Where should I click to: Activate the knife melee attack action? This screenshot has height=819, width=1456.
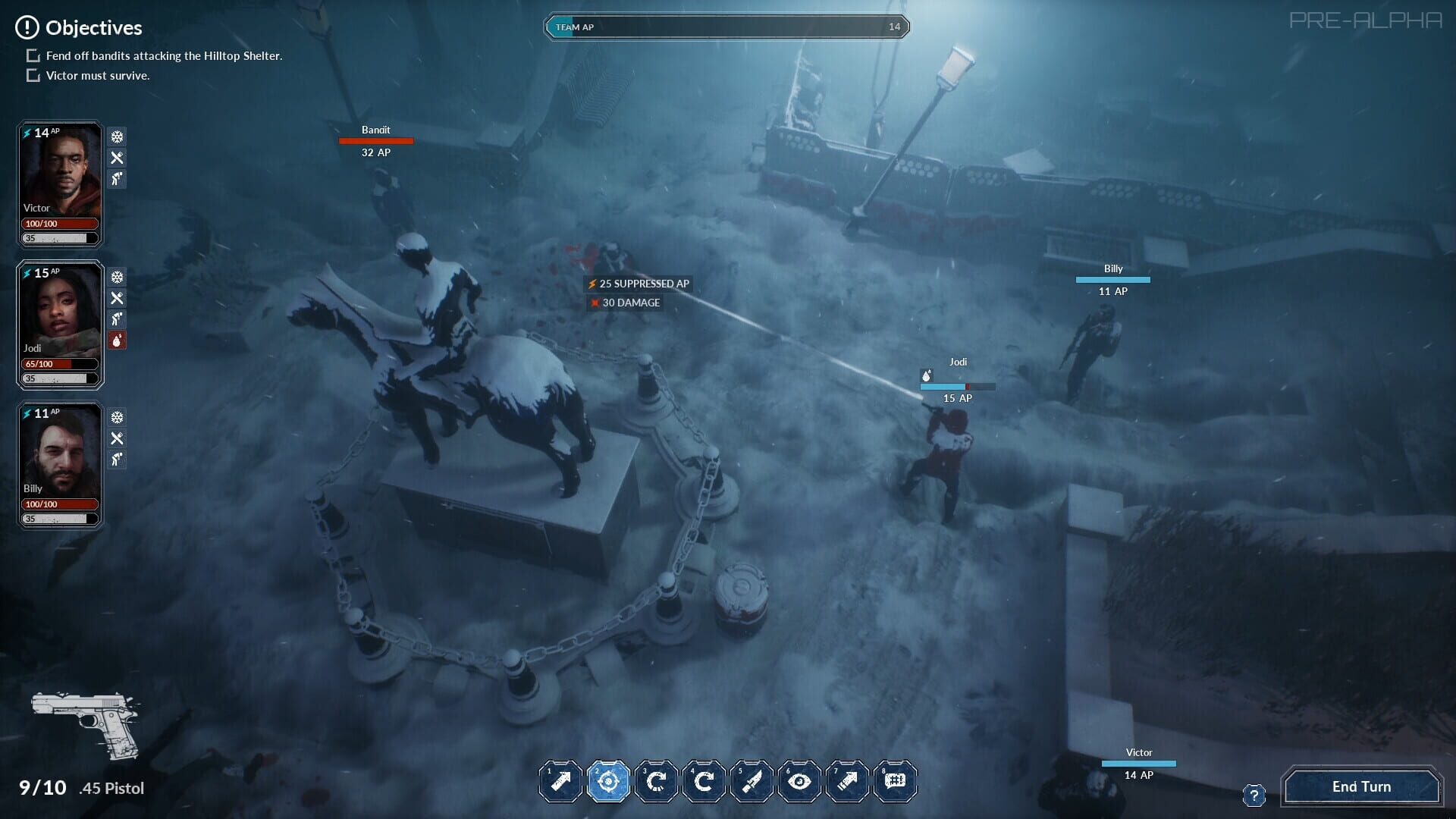(752, 781)
